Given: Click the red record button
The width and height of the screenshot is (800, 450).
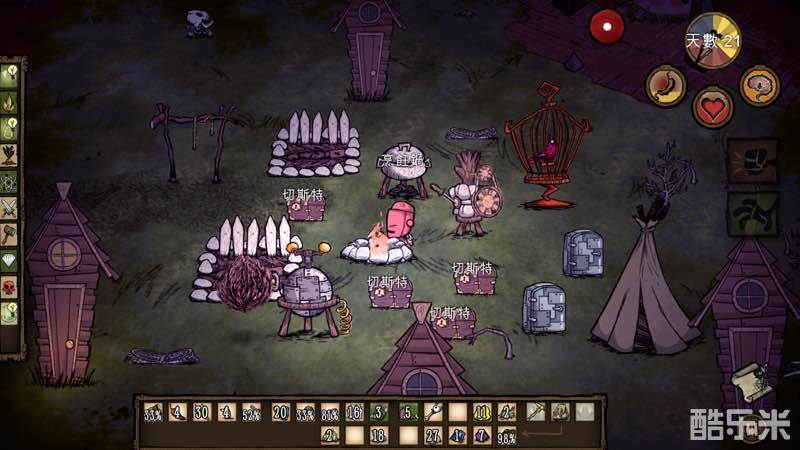Looking at the screenshot, I should (x=605, y=26).
